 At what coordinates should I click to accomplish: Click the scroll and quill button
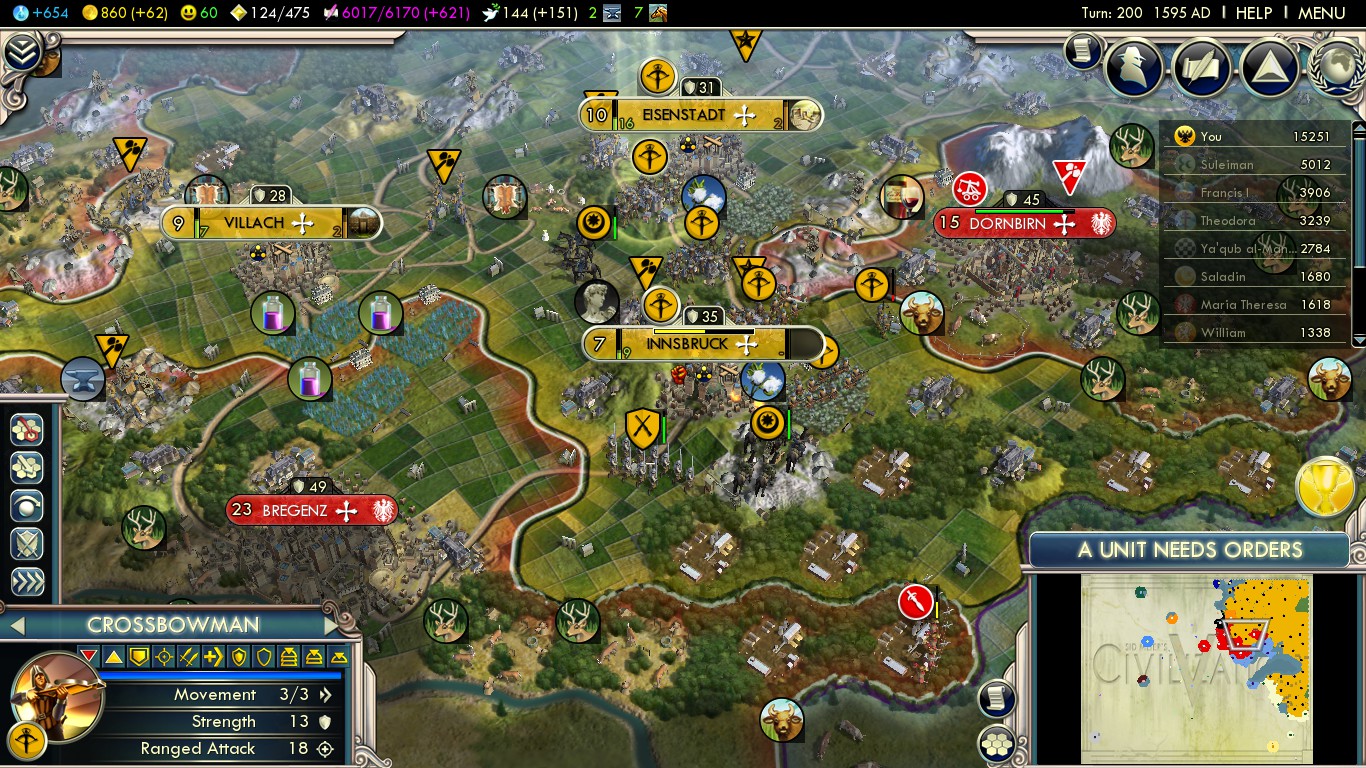coord(1202,66)
